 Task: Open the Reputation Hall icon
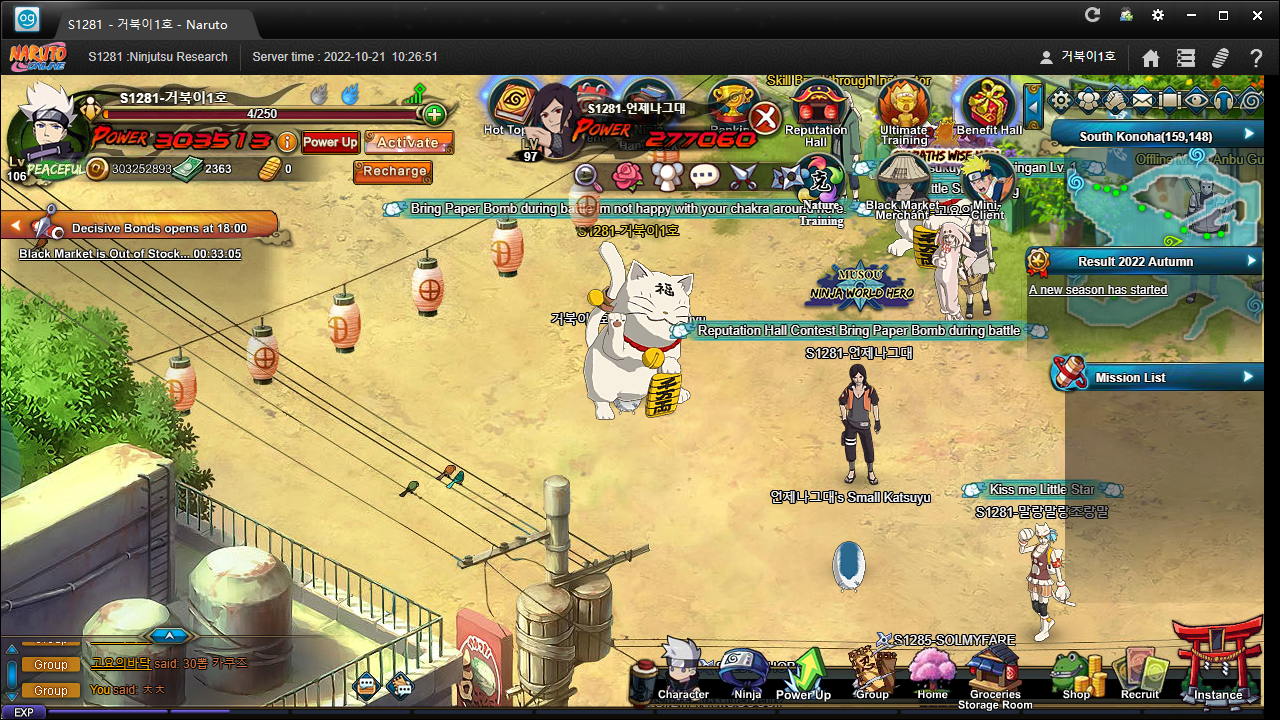pyautogui.click(x=816, y=108)
